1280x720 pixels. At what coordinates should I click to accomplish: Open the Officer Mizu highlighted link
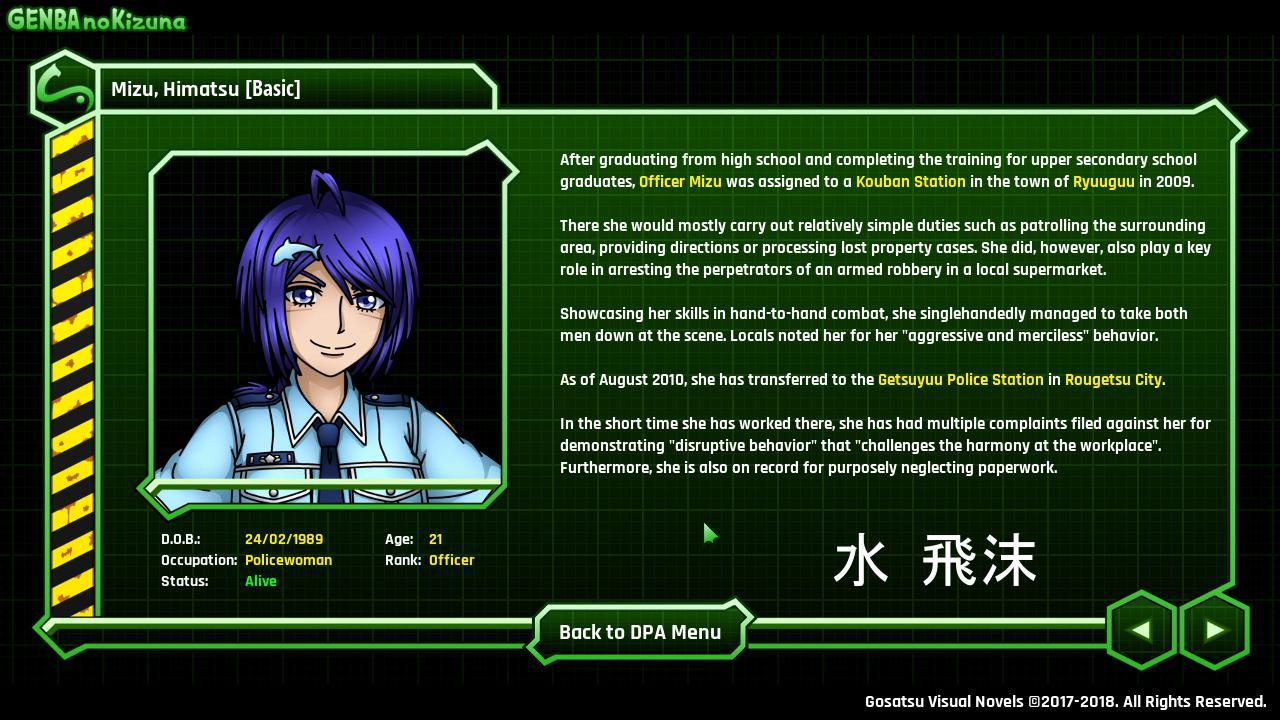click(680, 182)
